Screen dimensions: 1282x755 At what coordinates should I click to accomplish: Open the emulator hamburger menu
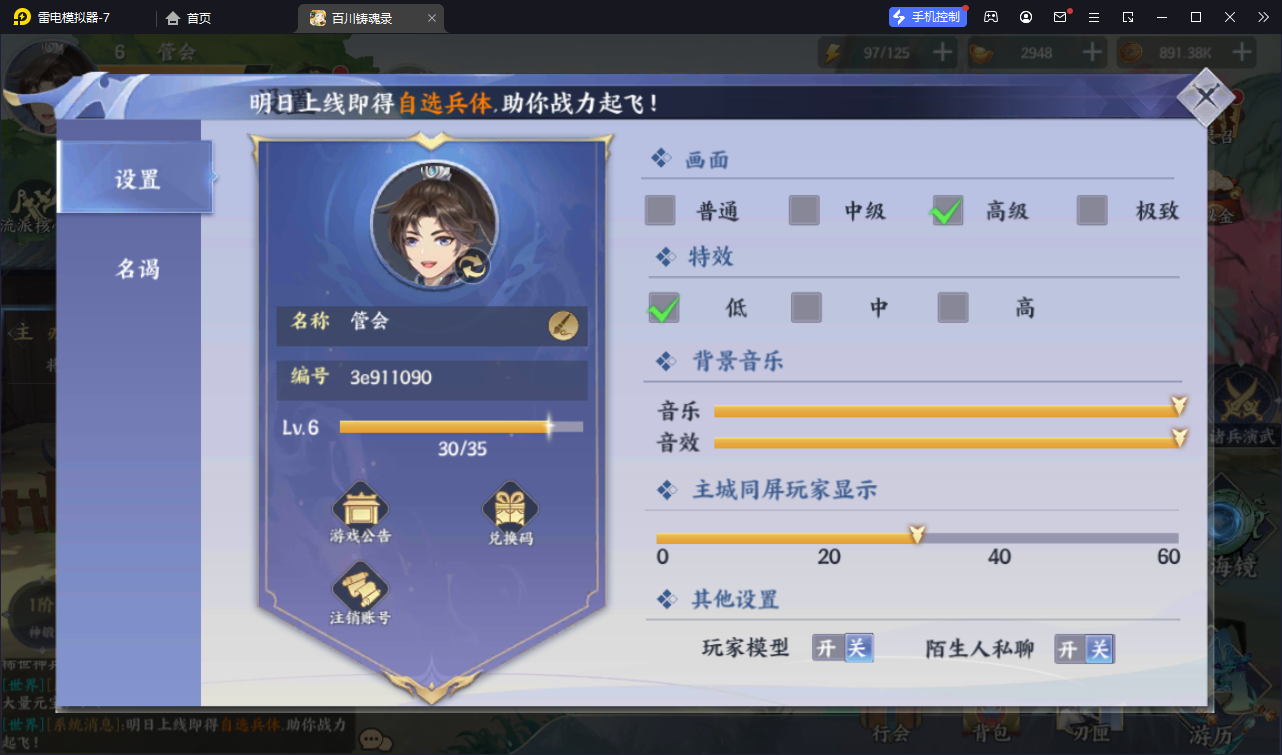pyautogui.click(x=1094, y=17)
